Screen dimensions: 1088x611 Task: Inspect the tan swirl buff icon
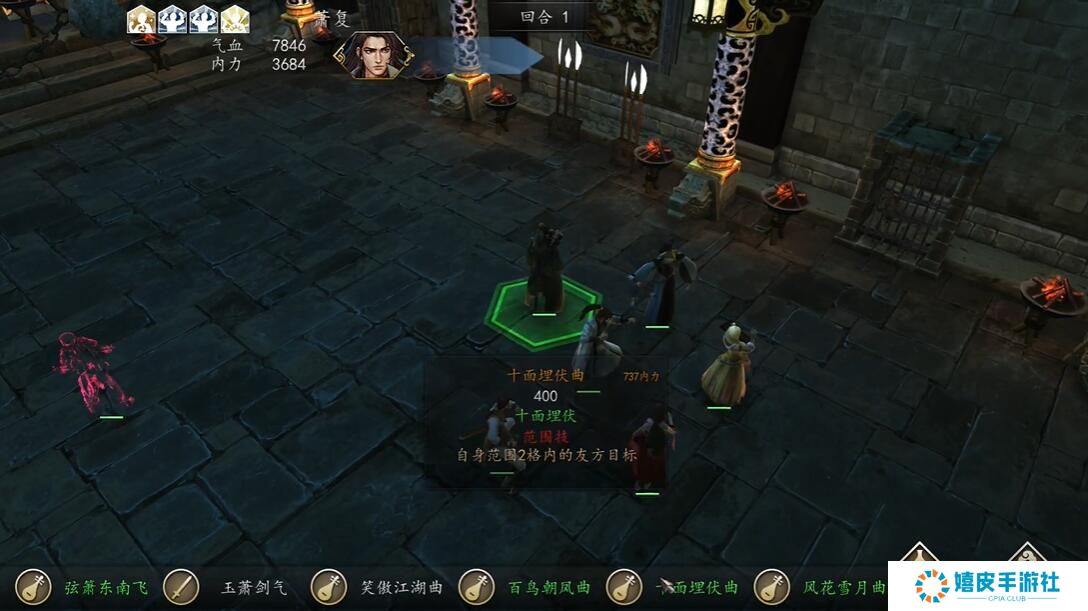[141, 19]
